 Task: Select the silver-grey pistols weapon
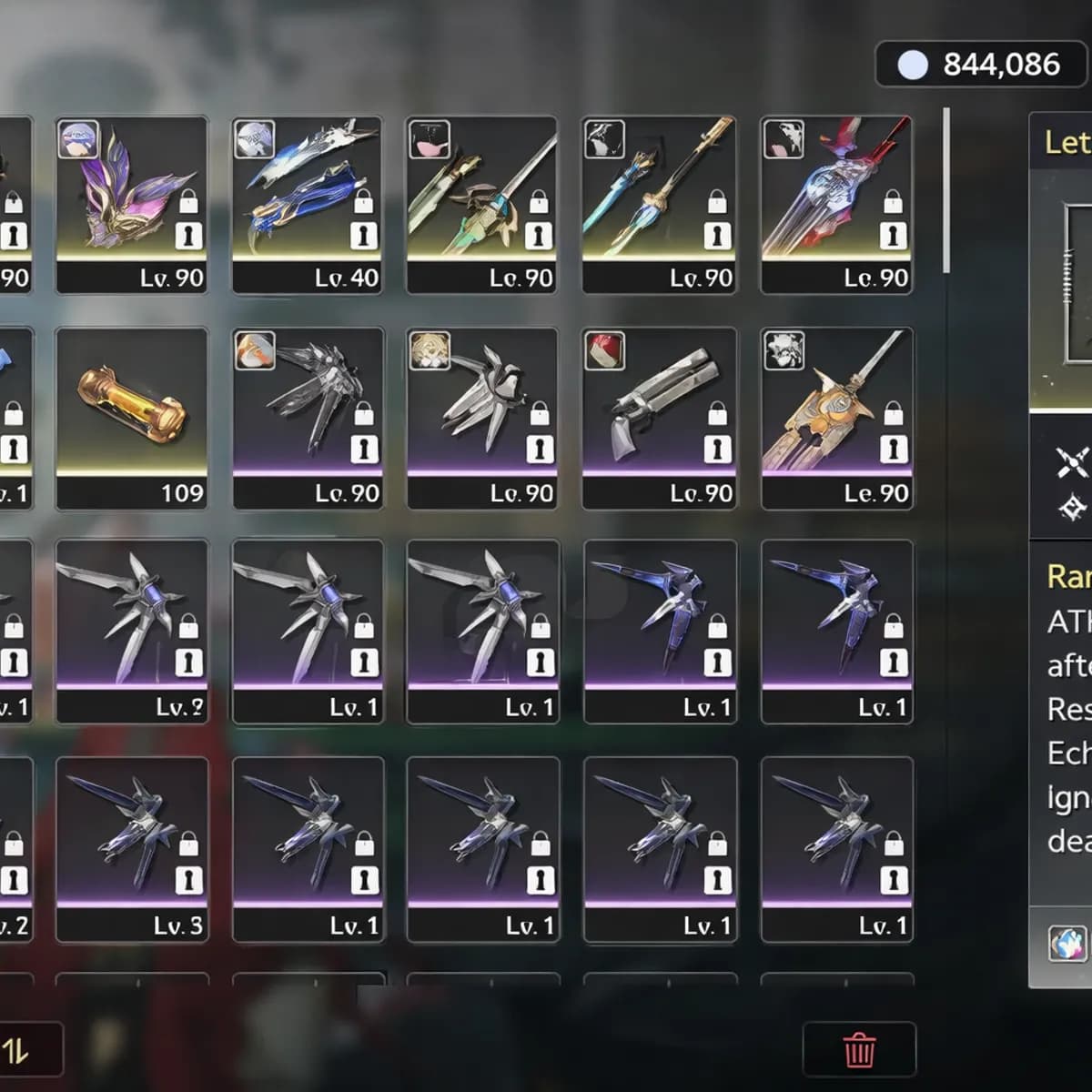click(x=659, y=419)
